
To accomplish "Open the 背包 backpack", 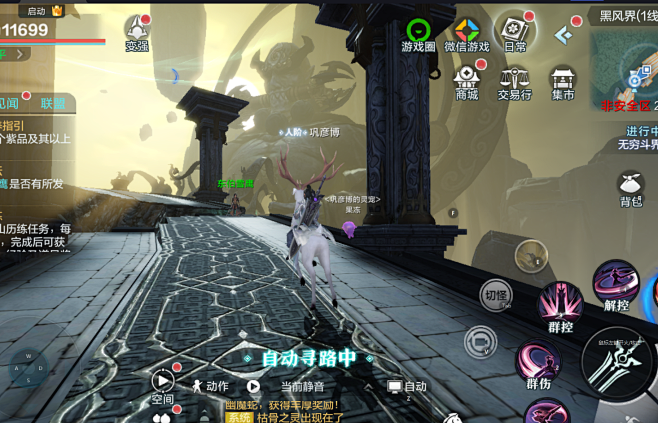I will (x=630, y=189).
